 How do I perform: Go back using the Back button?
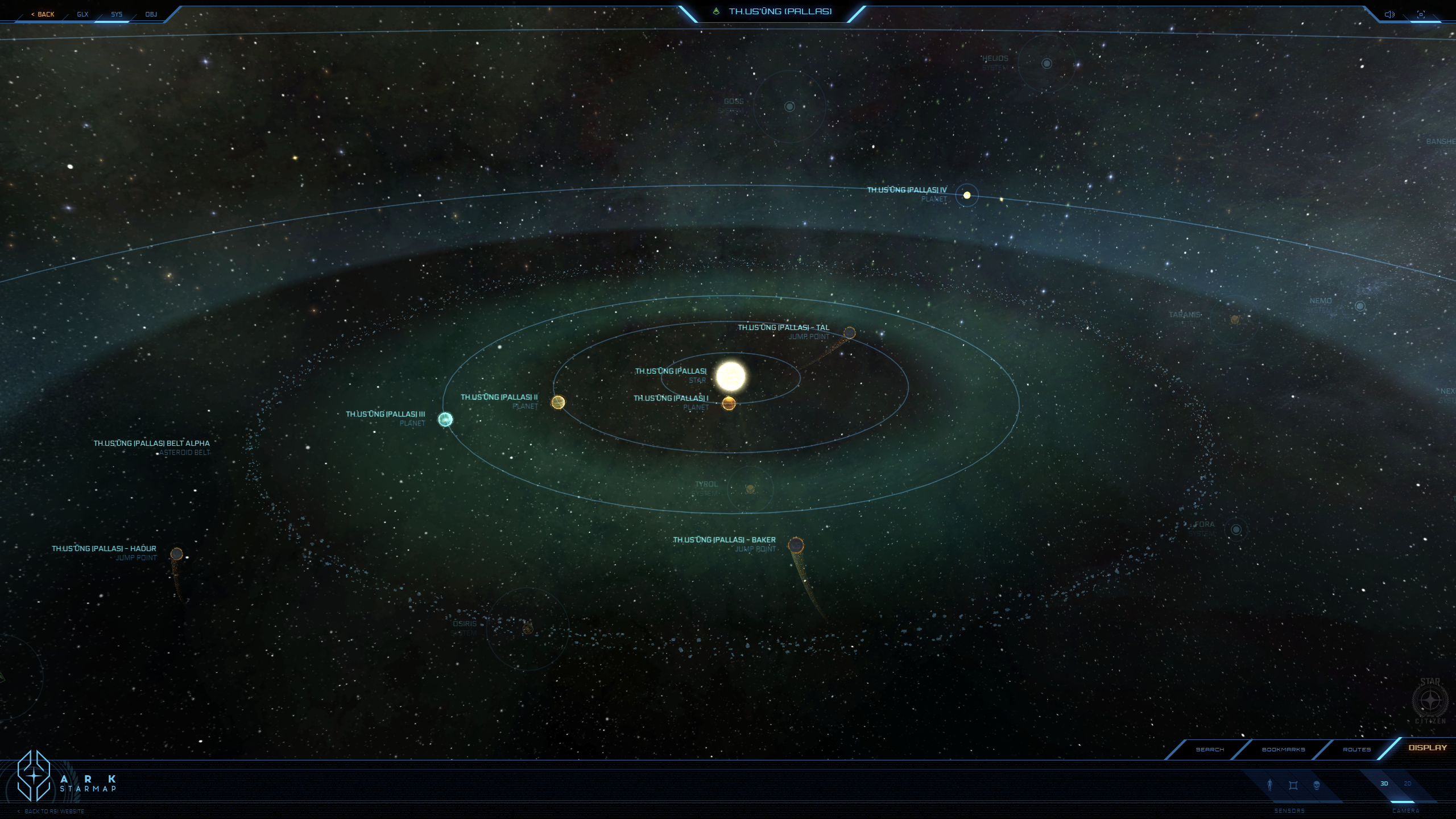point(43,14)
